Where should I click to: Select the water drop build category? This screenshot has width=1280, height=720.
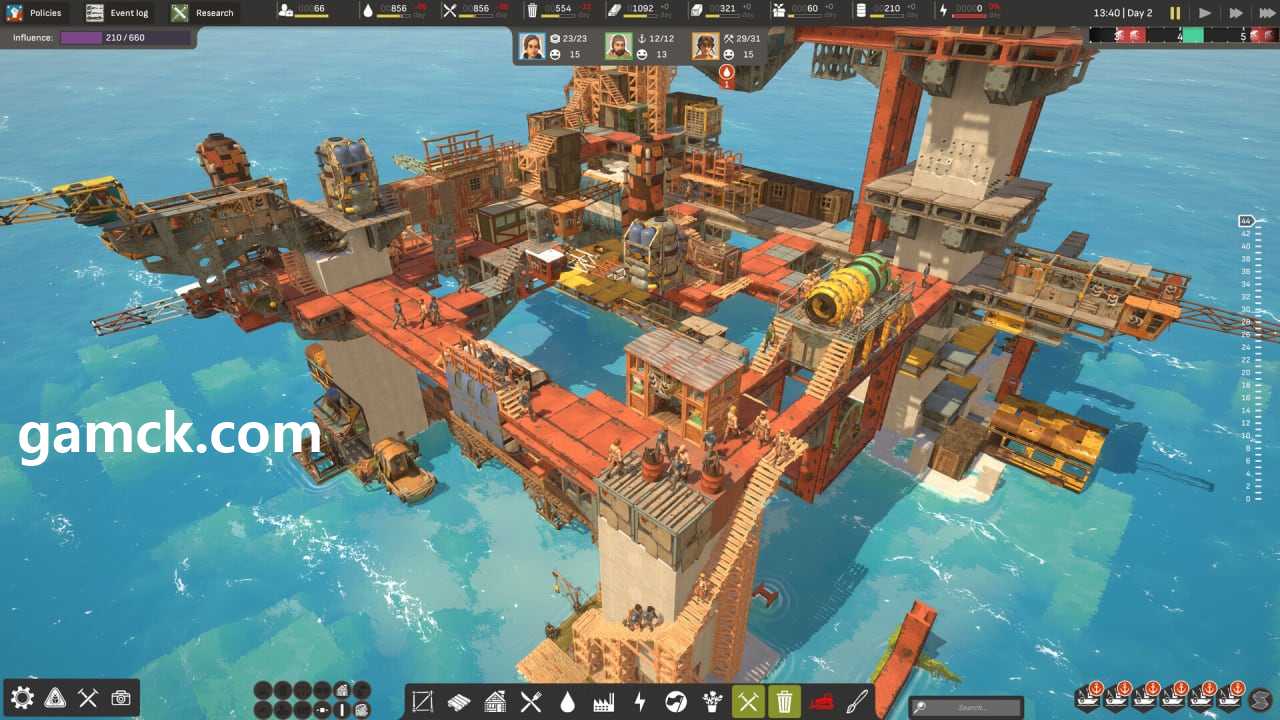[567, 702]
